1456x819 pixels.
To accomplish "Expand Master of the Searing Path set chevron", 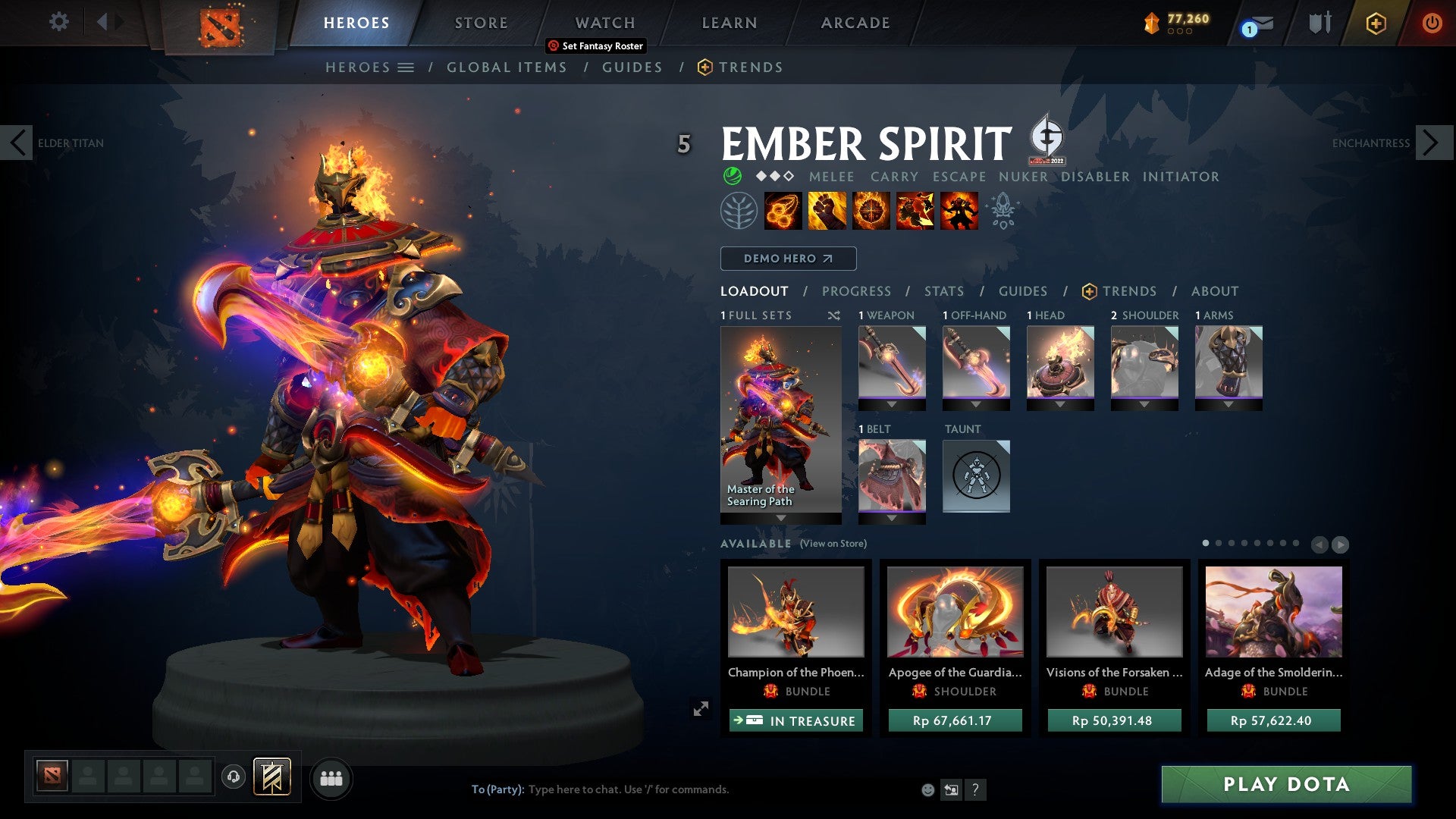I will click(781, 518).
